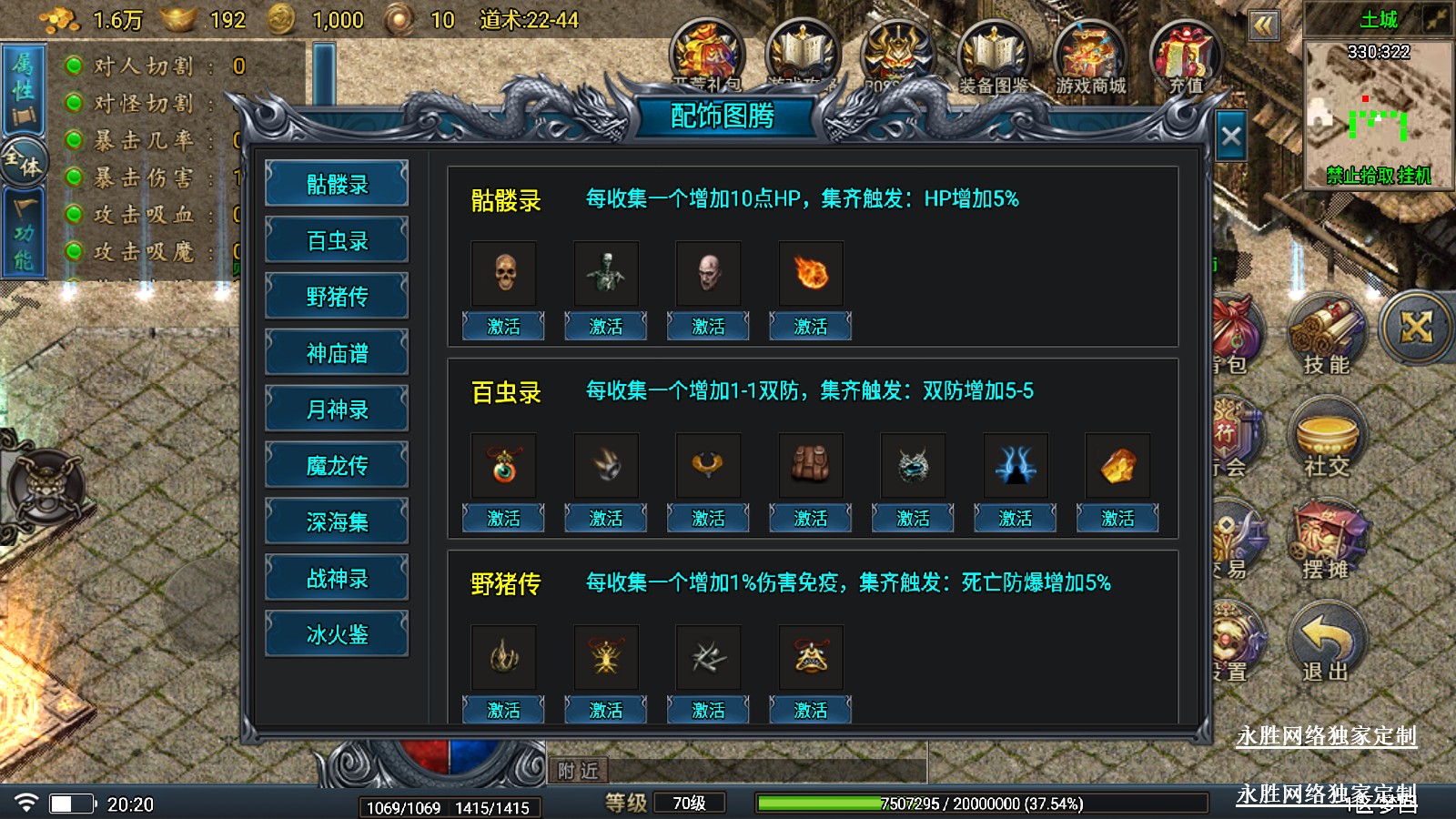Open the 土城 minimap

tap(1378, 114)
